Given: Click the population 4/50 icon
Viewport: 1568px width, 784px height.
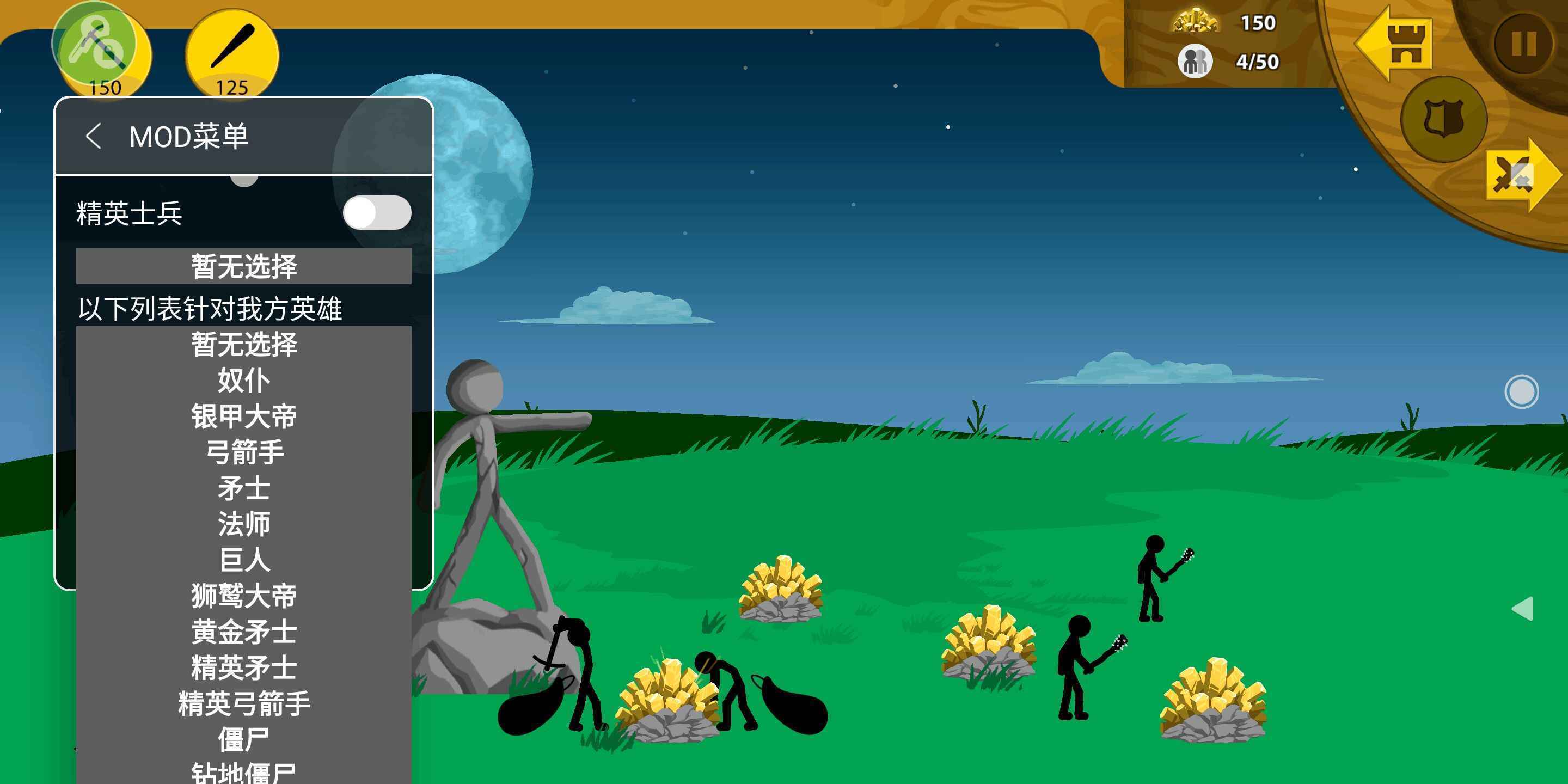Looking at the screenshot, I should tap(1195, 61).
